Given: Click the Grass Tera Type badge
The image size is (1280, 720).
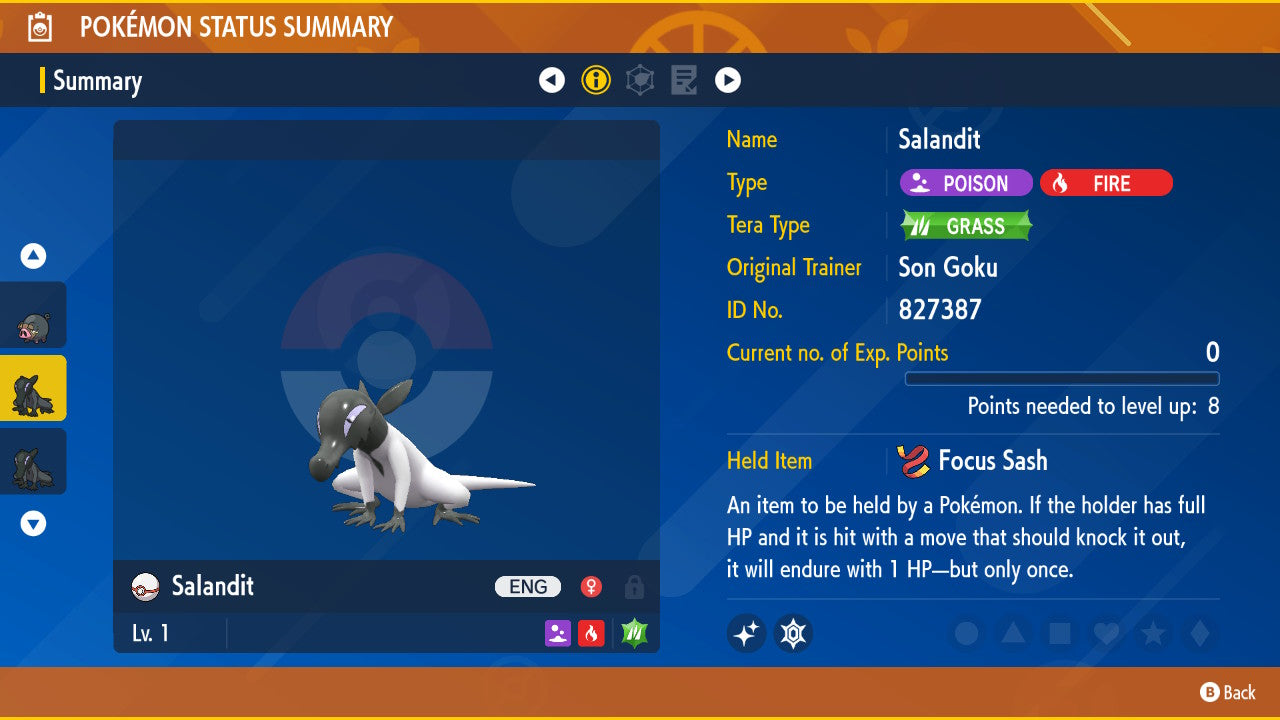Looking at the screenshot, I should click(x=964, y=225).
